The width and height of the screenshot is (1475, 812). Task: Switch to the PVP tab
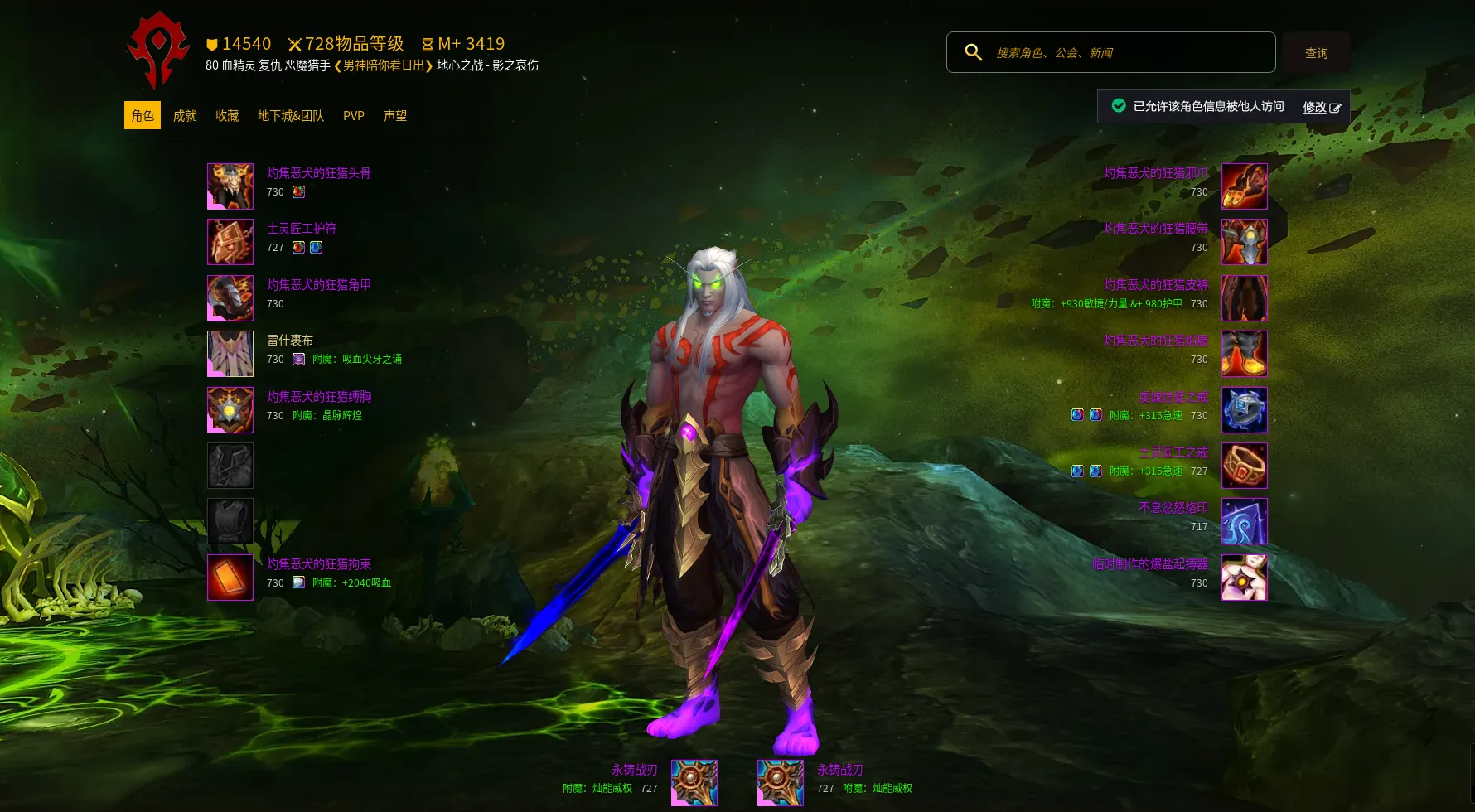tap(354, 116)
